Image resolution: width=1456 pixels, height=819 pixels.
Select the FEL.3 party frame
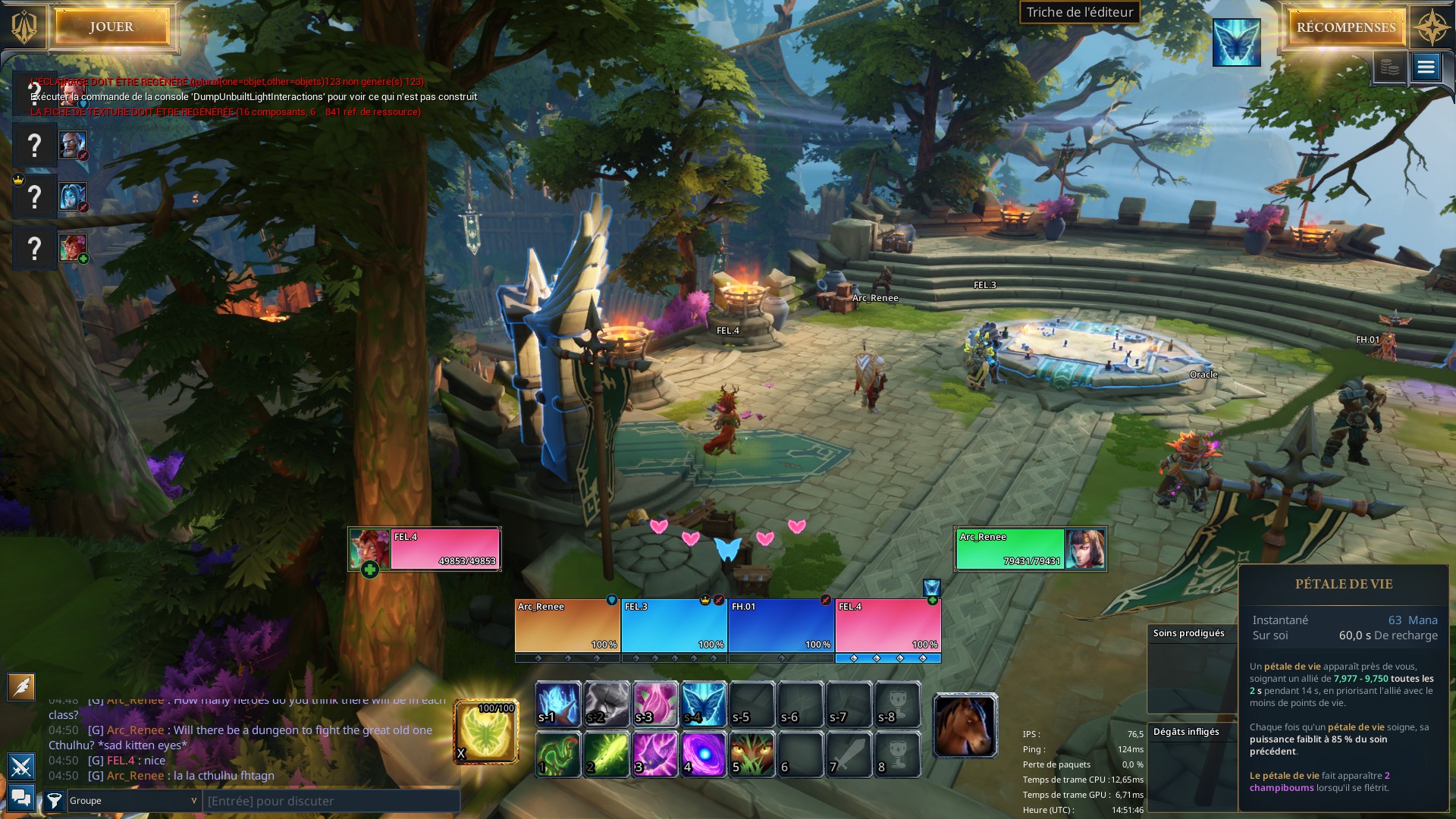(x=674, y=626)
